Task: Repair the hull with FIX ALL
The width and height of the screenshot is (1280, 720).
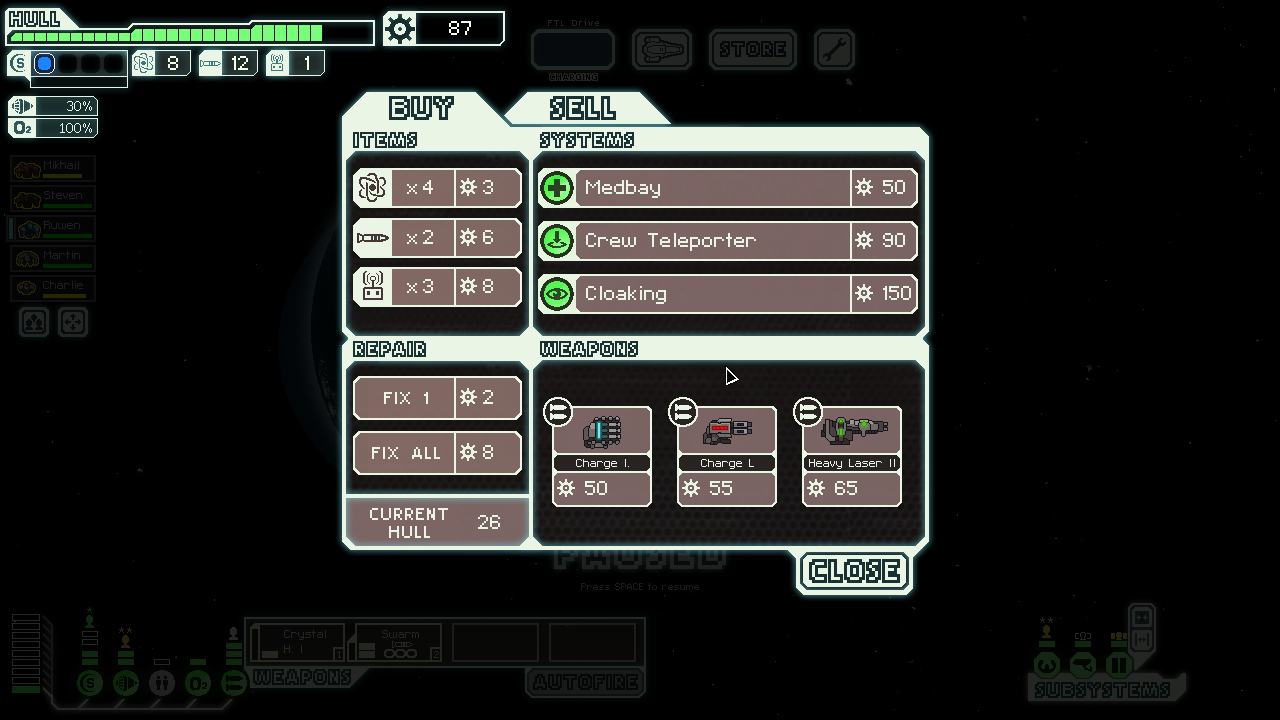Action: tap(438, 453)
